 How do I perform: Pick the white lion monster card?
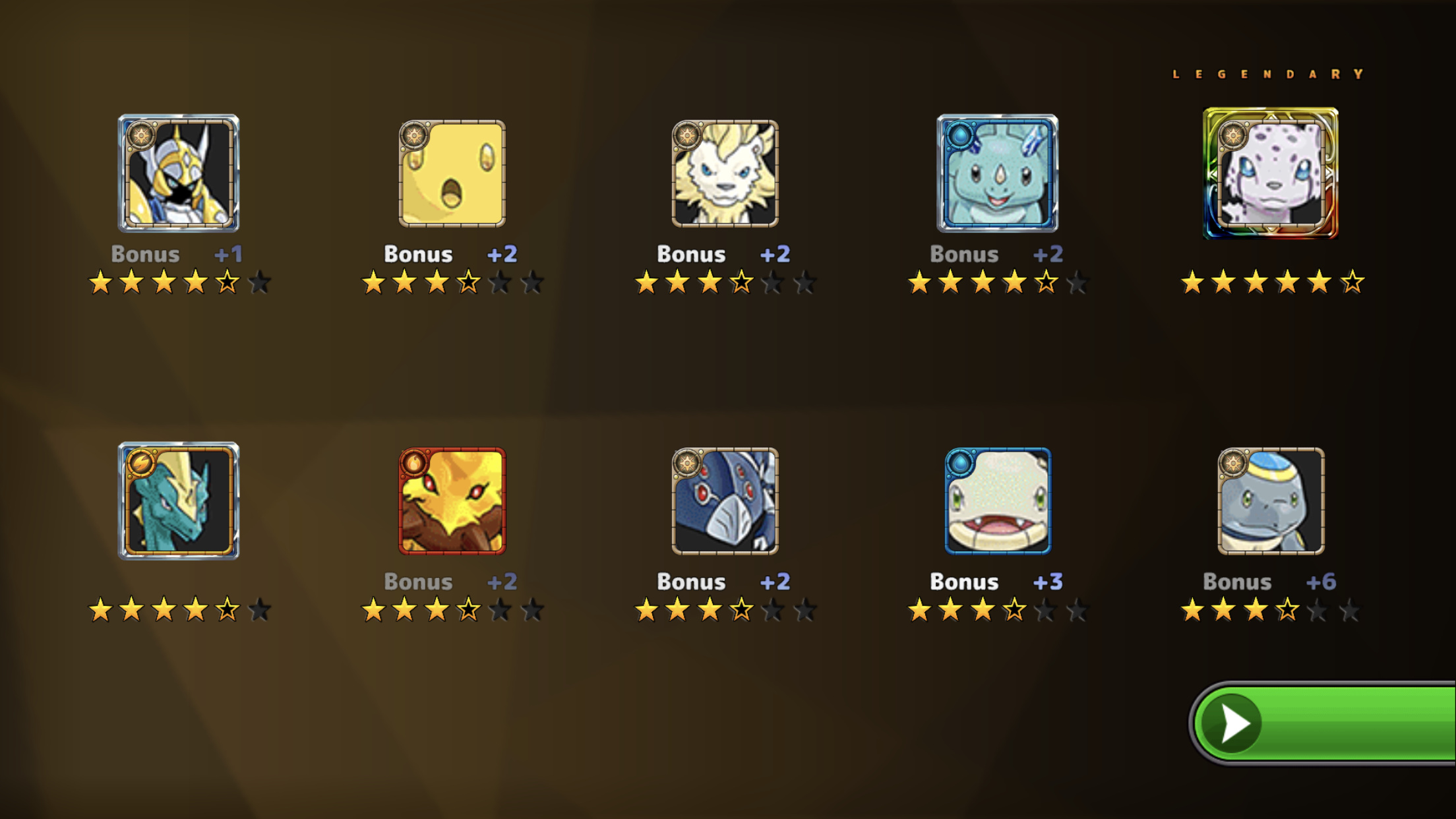coord(725,173)
